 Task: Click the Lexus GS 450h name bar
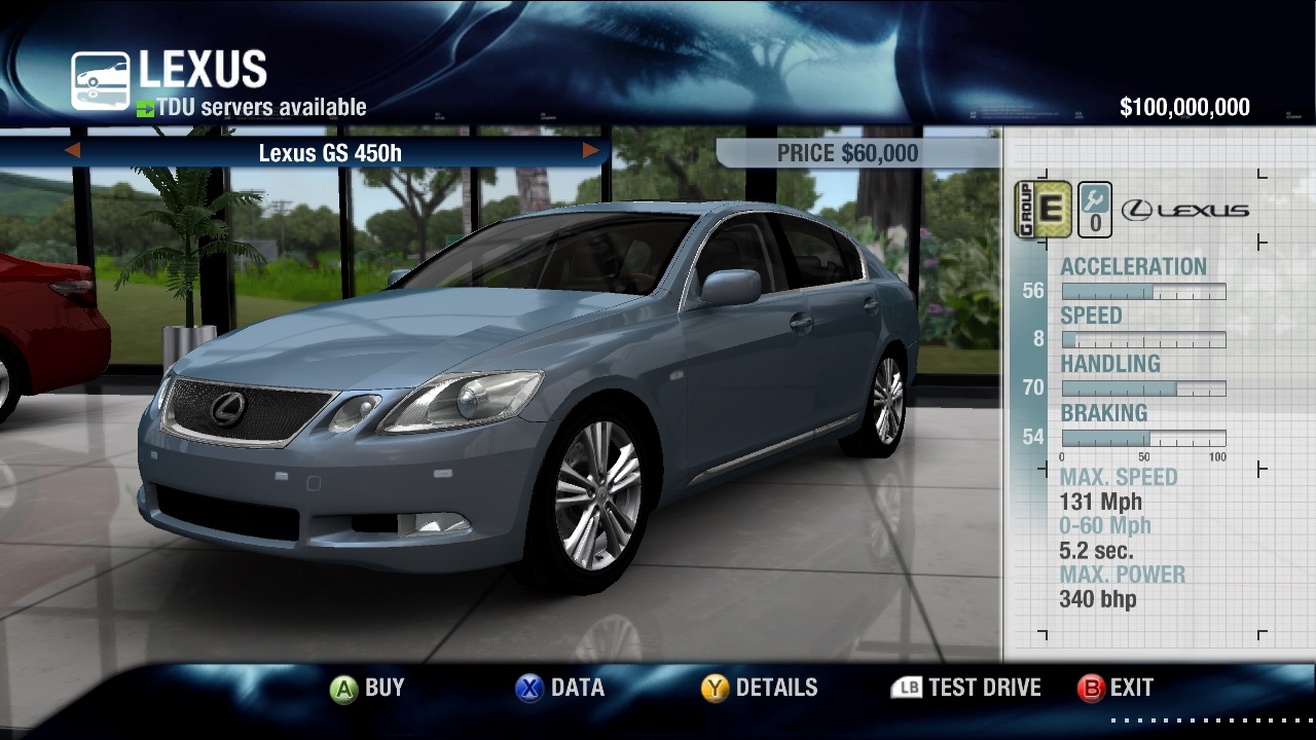[x=330, y=152]
